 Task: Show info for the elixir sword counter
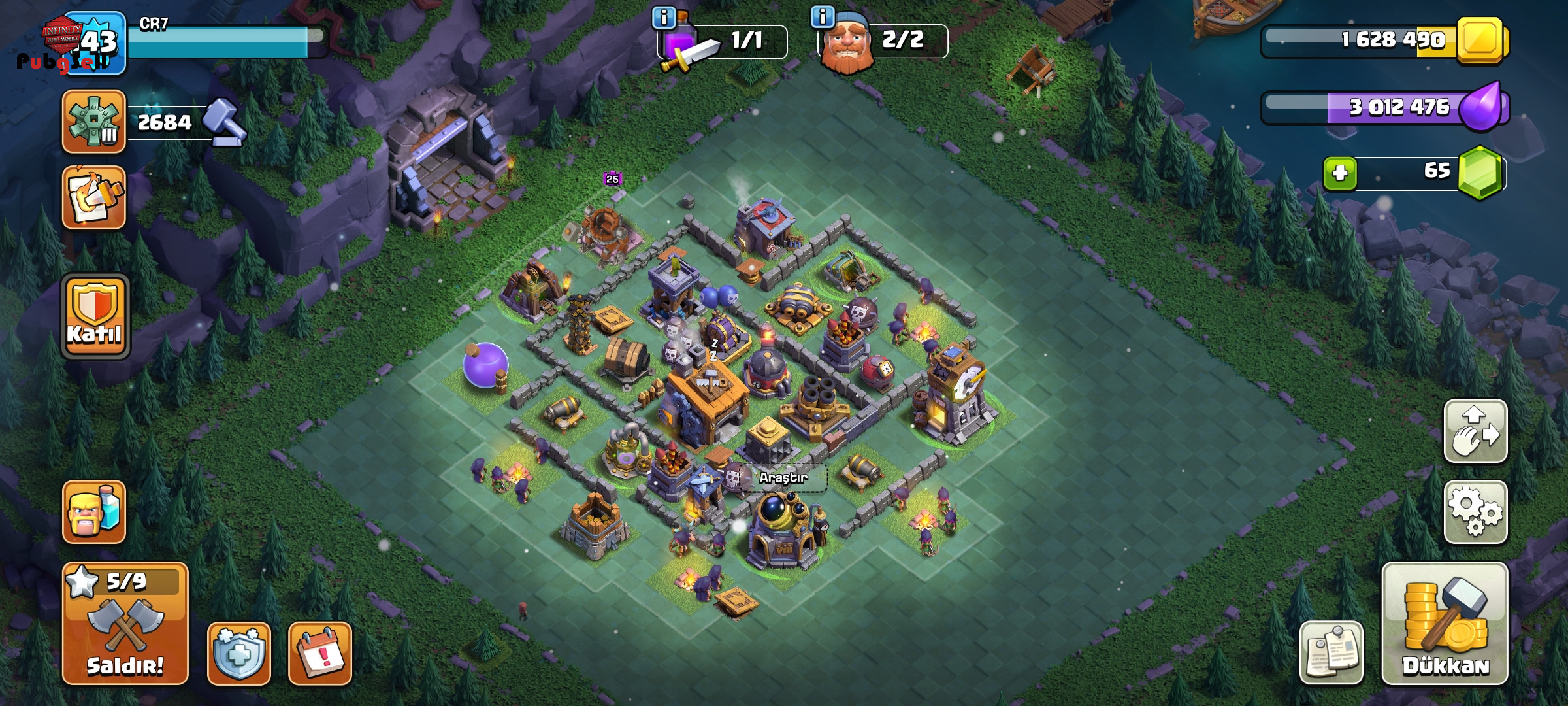pyautogui.click(x=664, y=18)
